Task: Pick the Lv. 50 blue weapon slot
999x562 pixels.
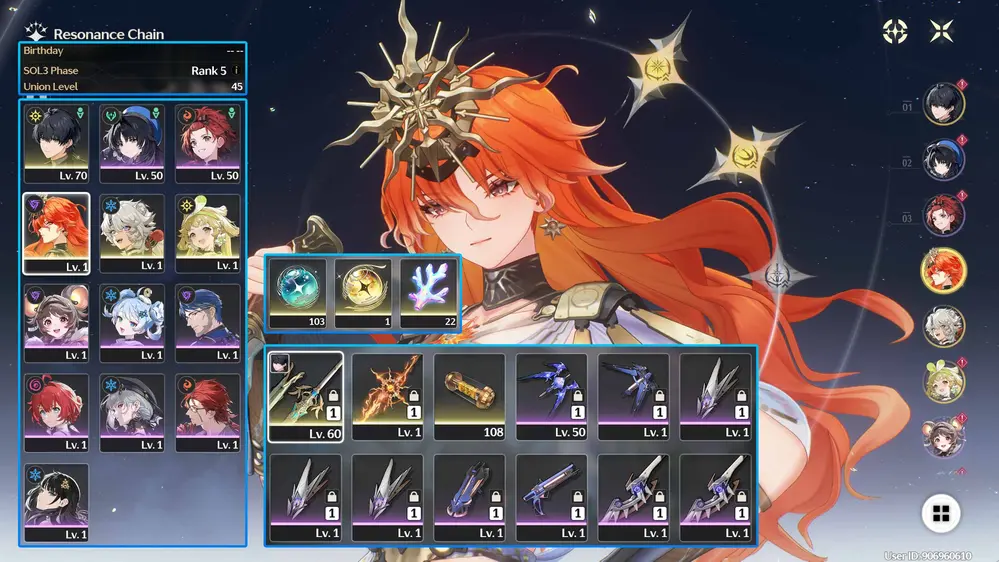Action: 551,396
